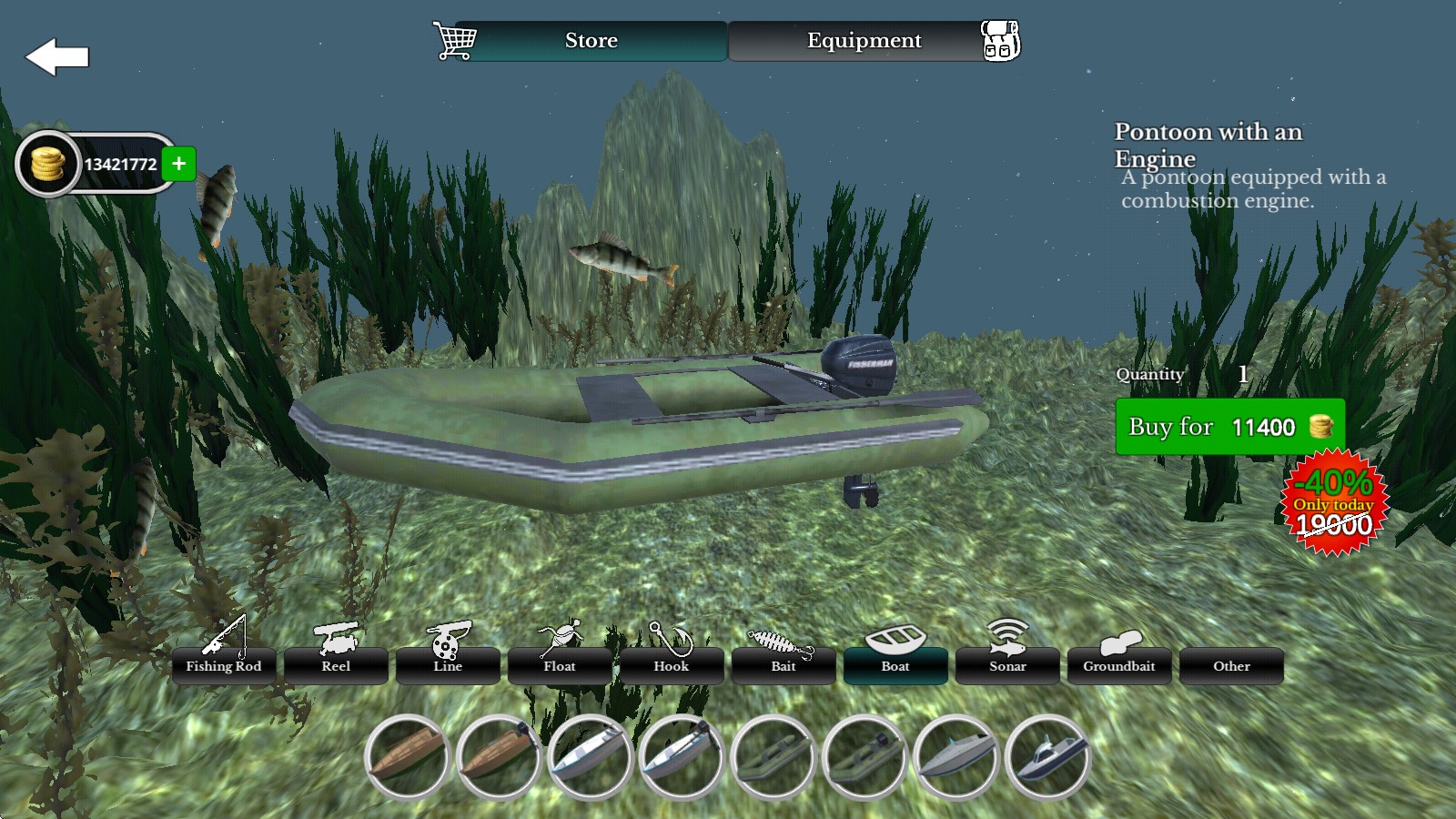Pick the grey speedboat thumbnail

[955, 757]
